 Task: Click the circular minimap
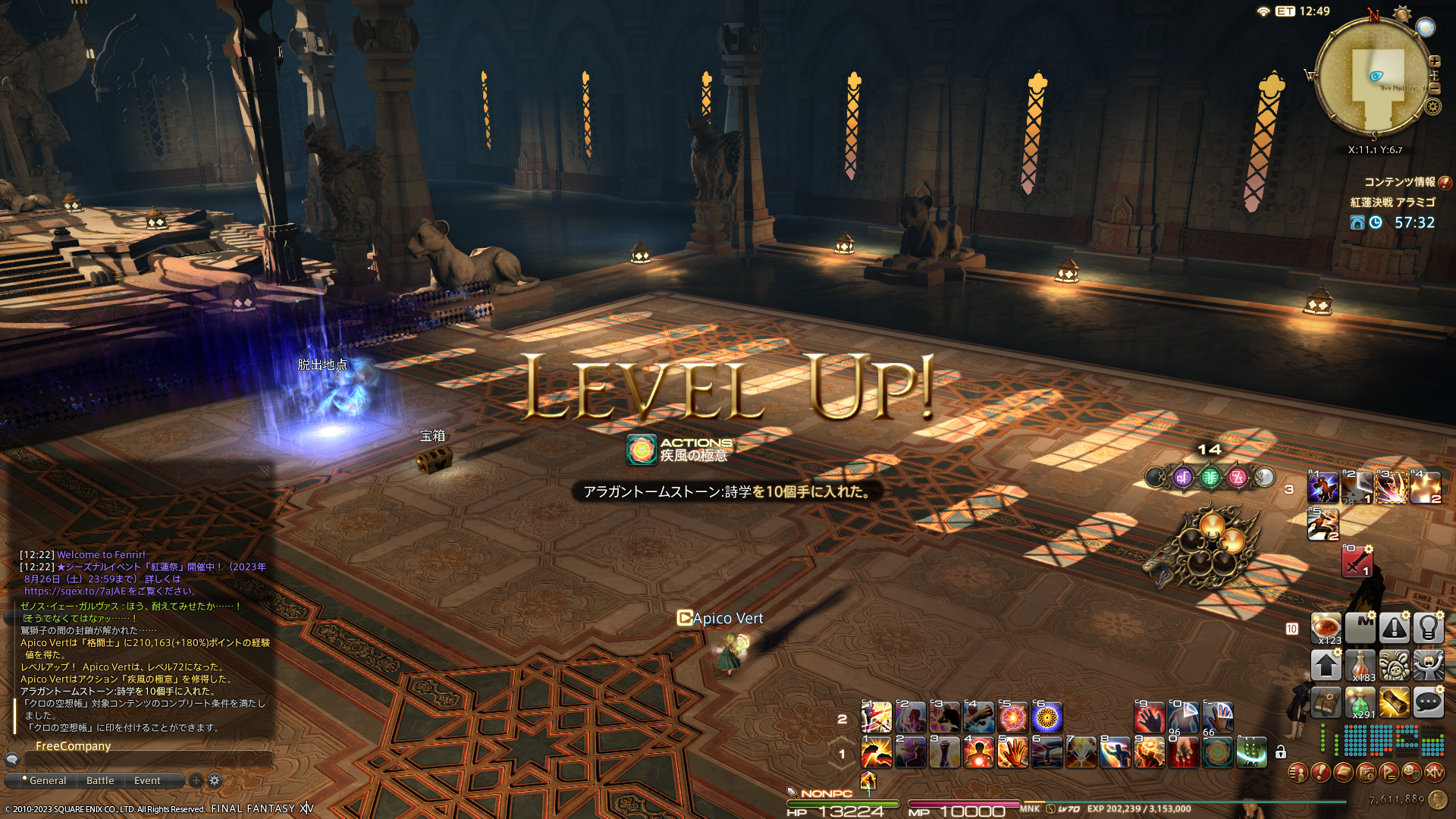tap(1373, 76)
